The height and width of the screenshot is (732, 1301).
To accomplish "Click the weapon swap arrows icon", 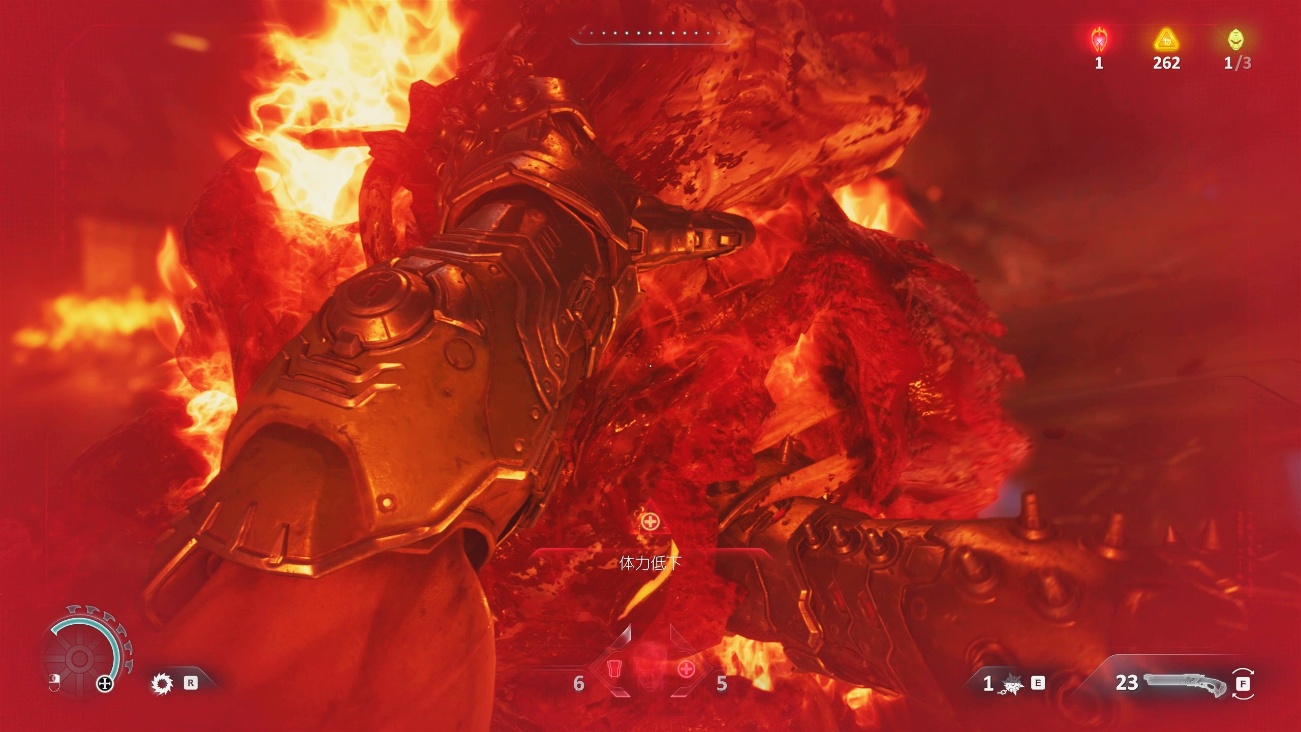I will click(1243, 683).
